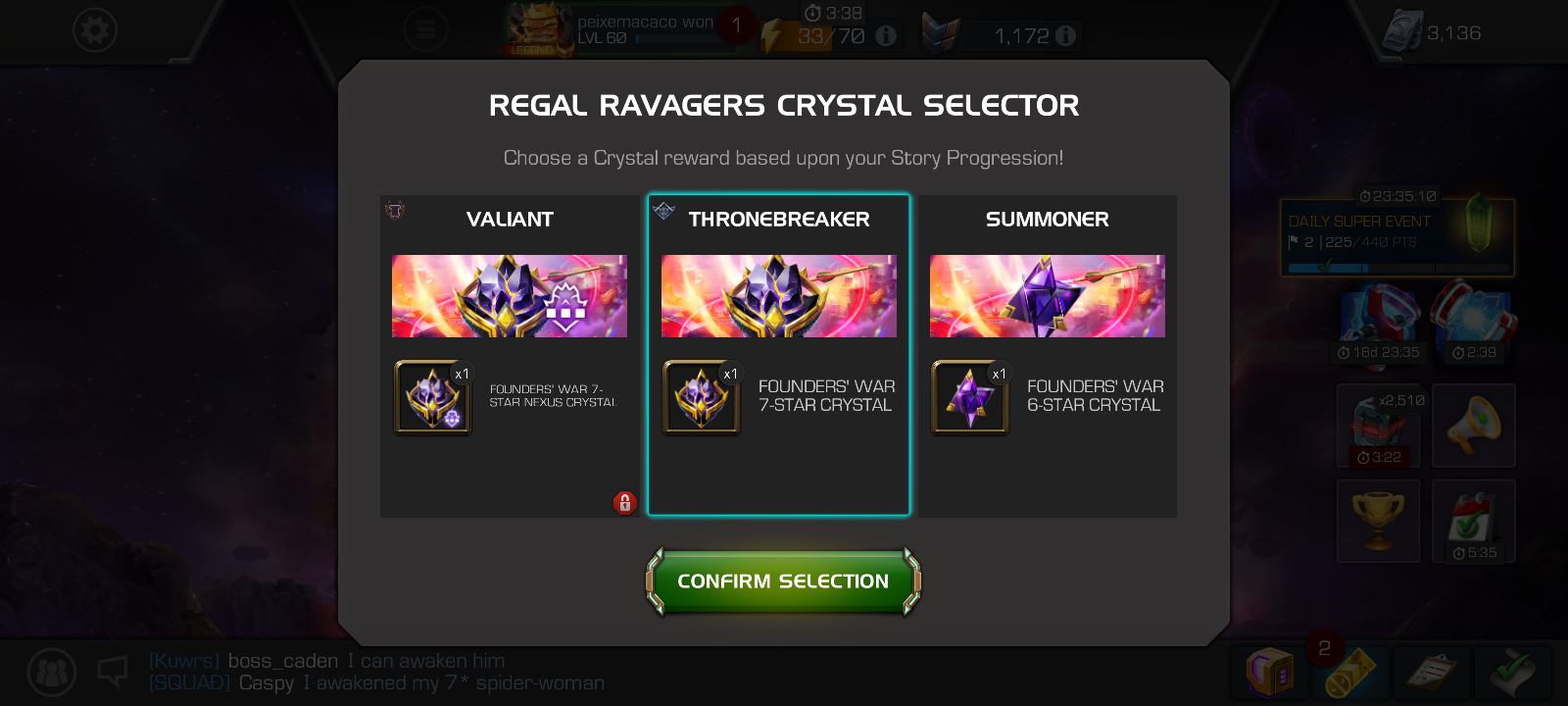Screen dimensions: 1568x706
Task: Pick the Summoner reward card
Action: pyautogui.click(x=1047, y=296)
